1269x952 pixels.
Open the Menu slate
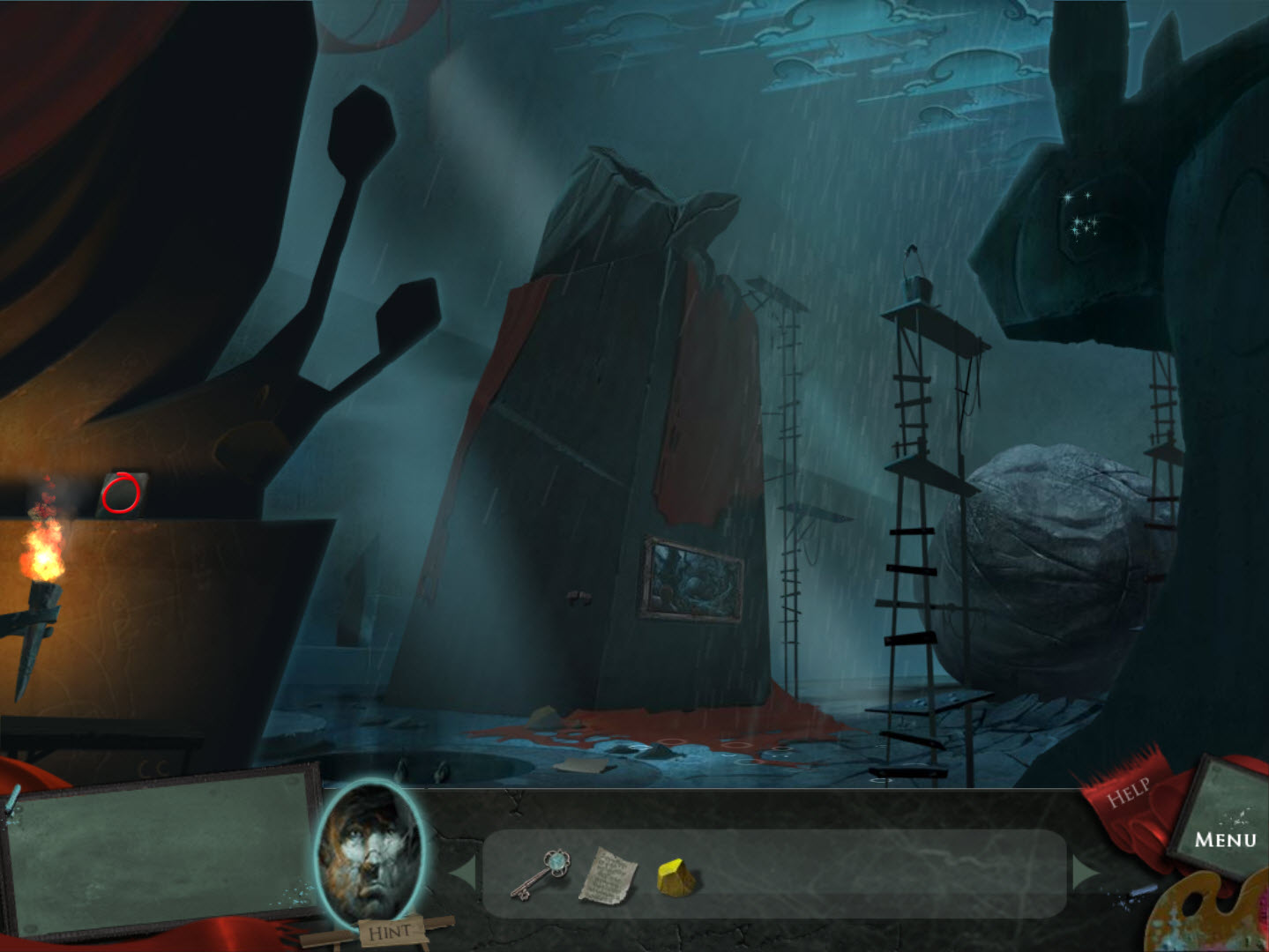(x=1226, y=837)
